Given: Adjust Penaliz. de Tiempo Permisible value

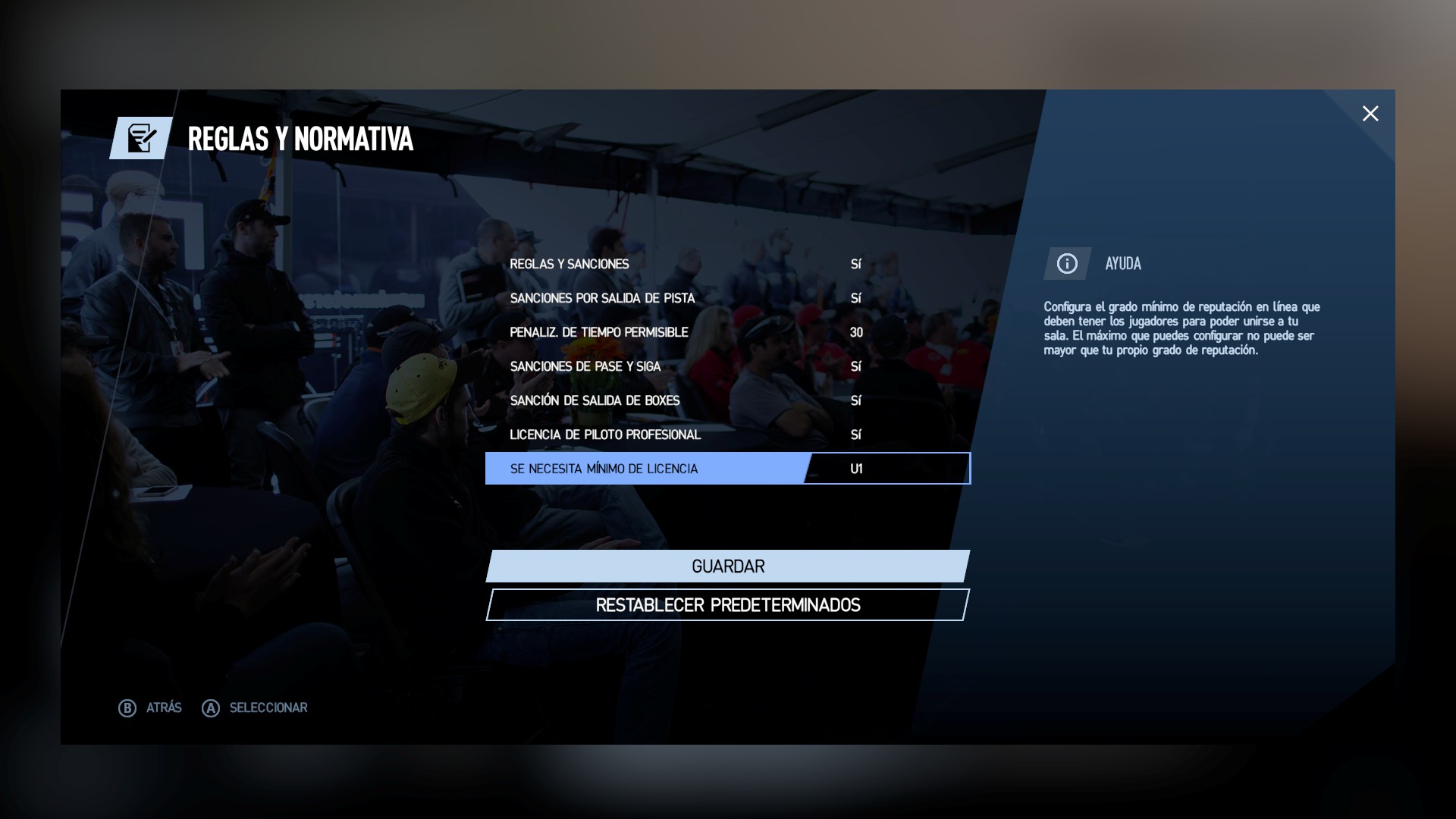Looking at the screenshot, I should click(727, 332).
